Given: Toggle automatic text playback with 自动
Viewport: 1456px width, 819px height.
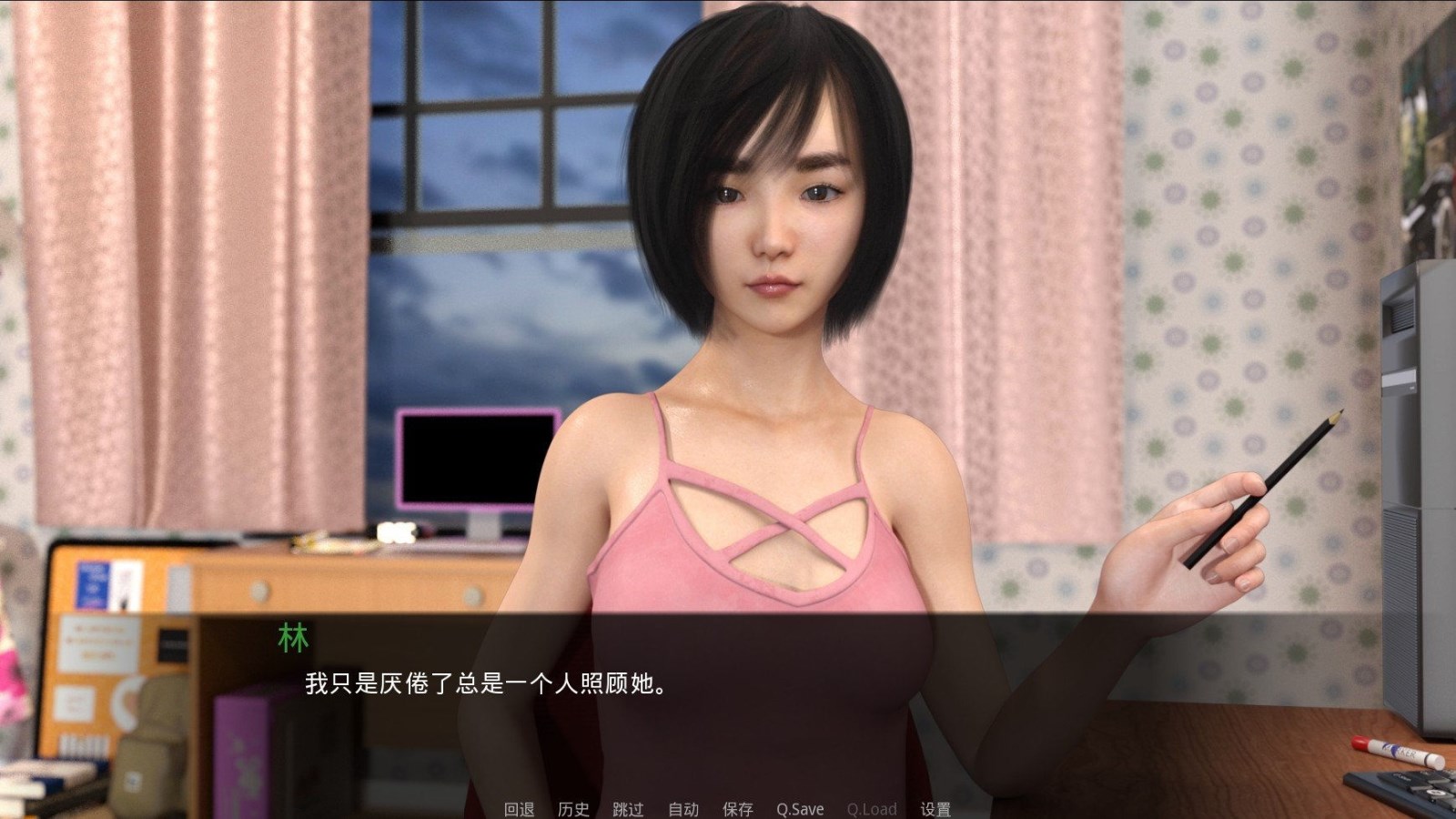Looking at the screenshot, I should pos(682,808).
